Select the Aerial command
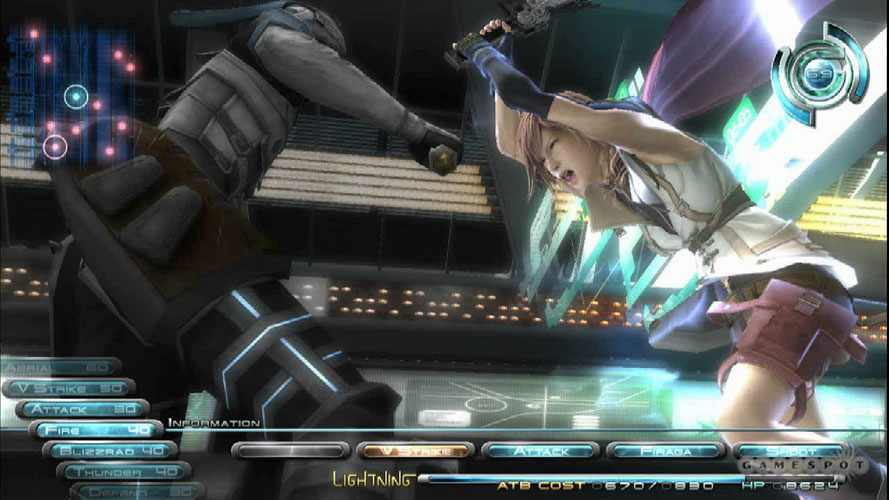This screenshot has height=500, width=889. tap(60, 367)
